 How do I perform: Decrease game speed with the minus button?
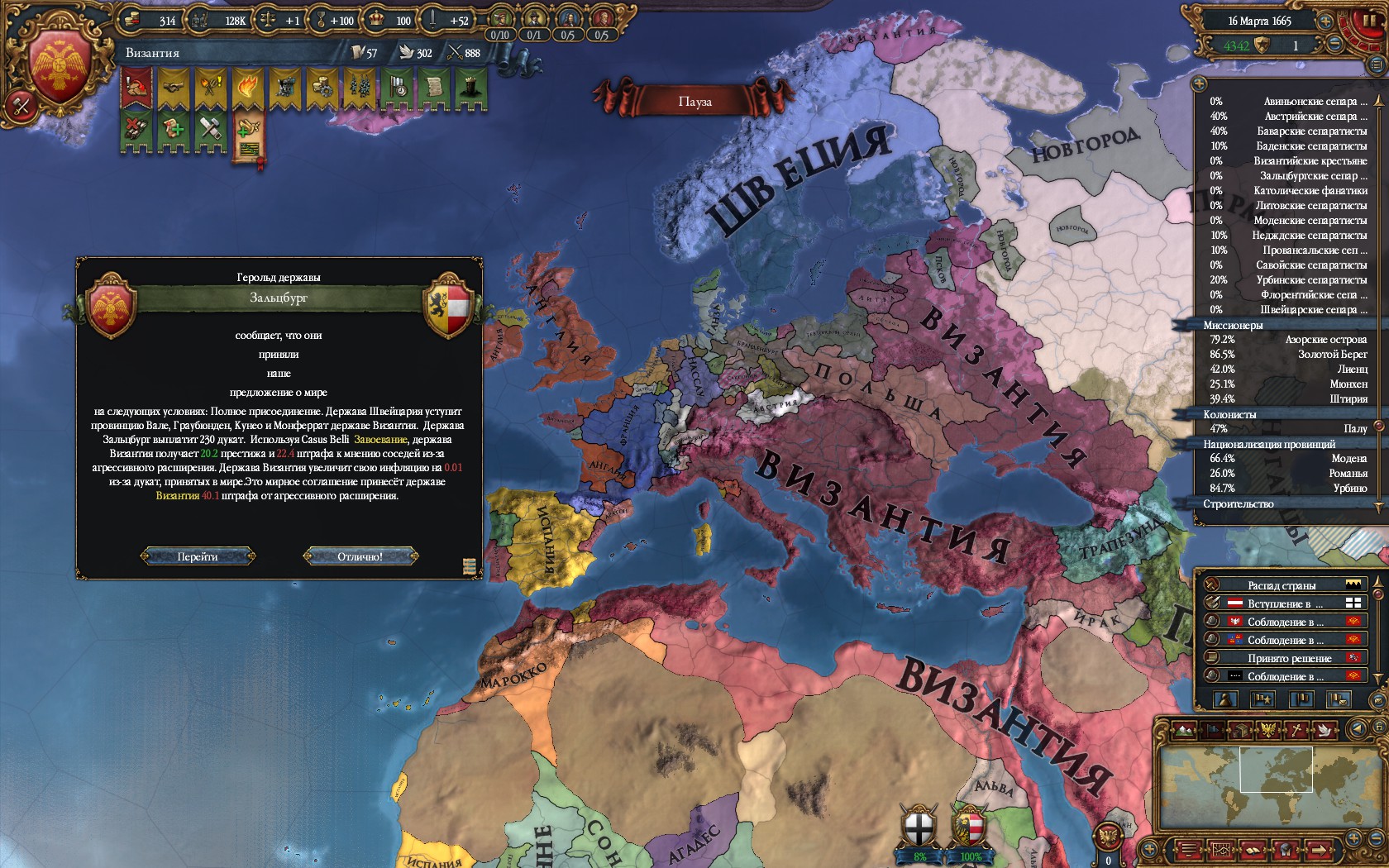click(x=1336, y=45)
